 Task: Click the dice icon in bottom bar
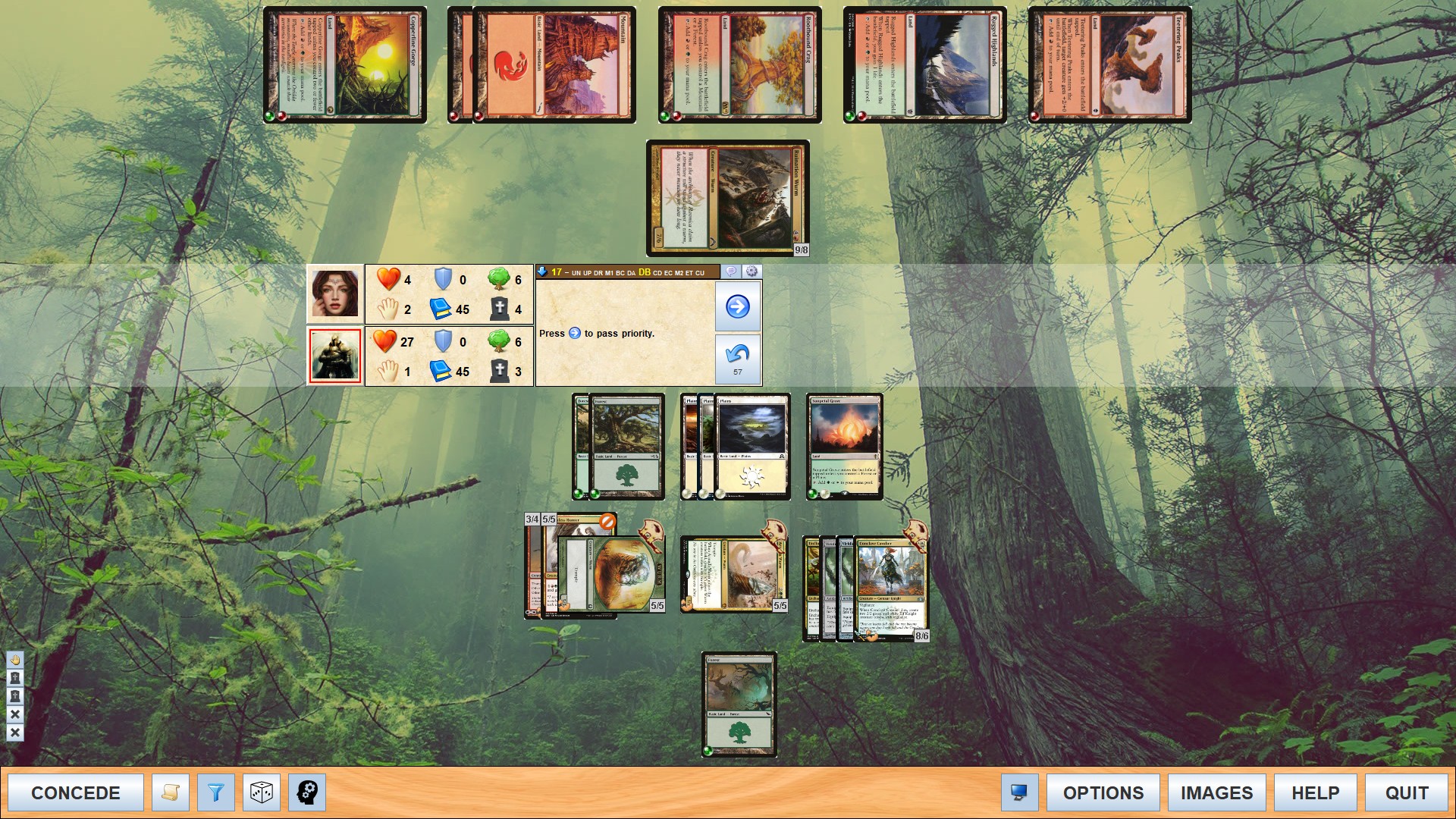[262, 792]
